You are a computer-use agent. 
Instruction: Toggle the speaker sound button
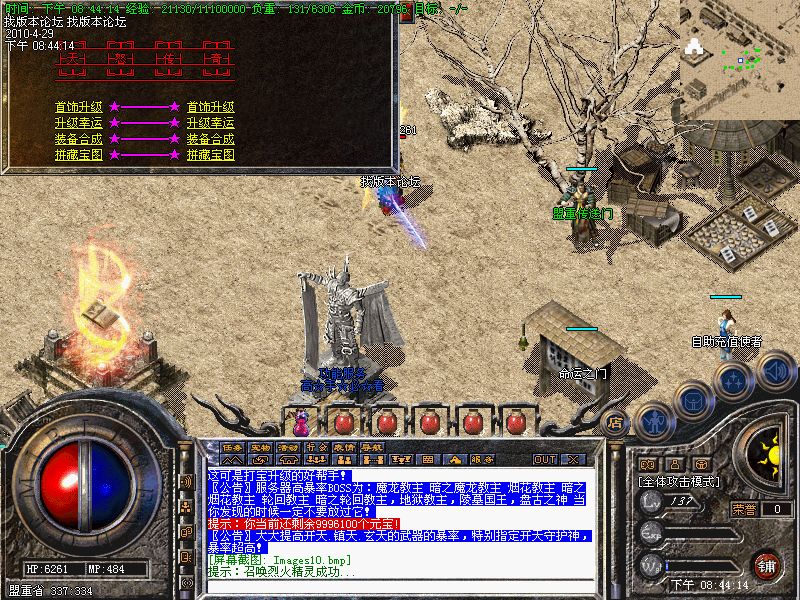[x=775, y=371]
